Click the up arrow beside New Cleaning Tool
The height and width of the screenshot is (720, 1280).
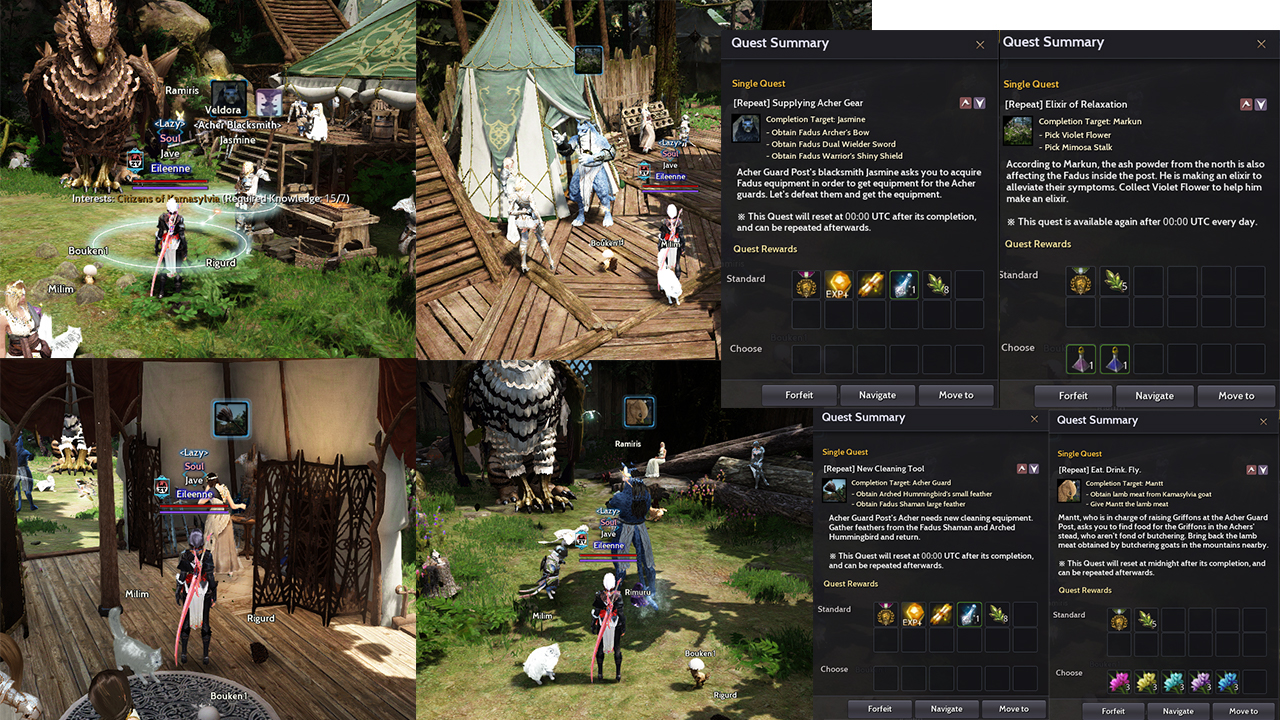(x=1020, y=468)
